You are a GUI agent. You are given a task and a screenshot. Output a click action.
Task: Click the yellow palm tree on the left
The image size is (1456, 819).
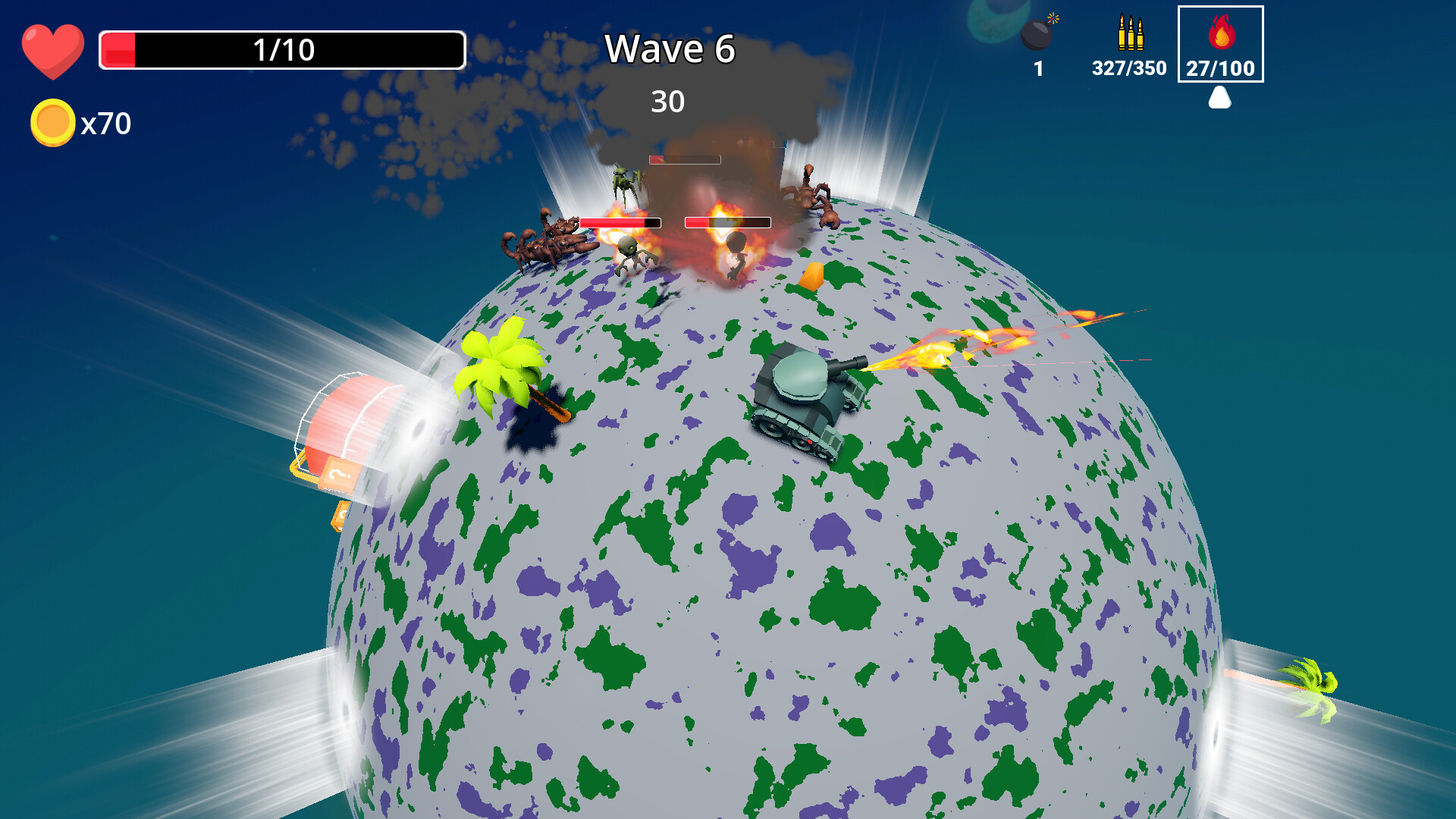click(x=500, y=364)
